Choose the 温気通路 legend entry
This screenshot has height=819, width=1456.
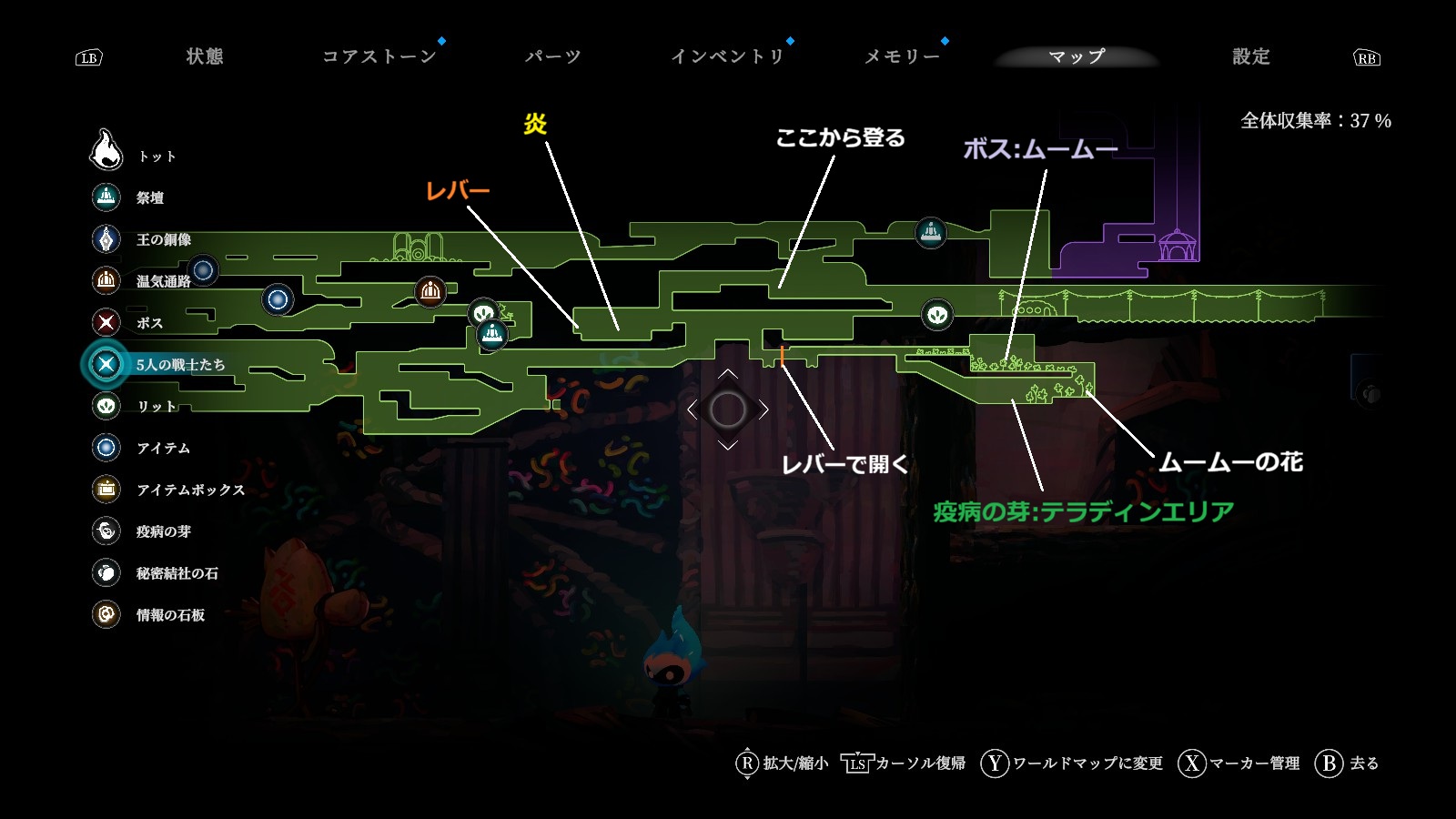click(x=163, y=281)
